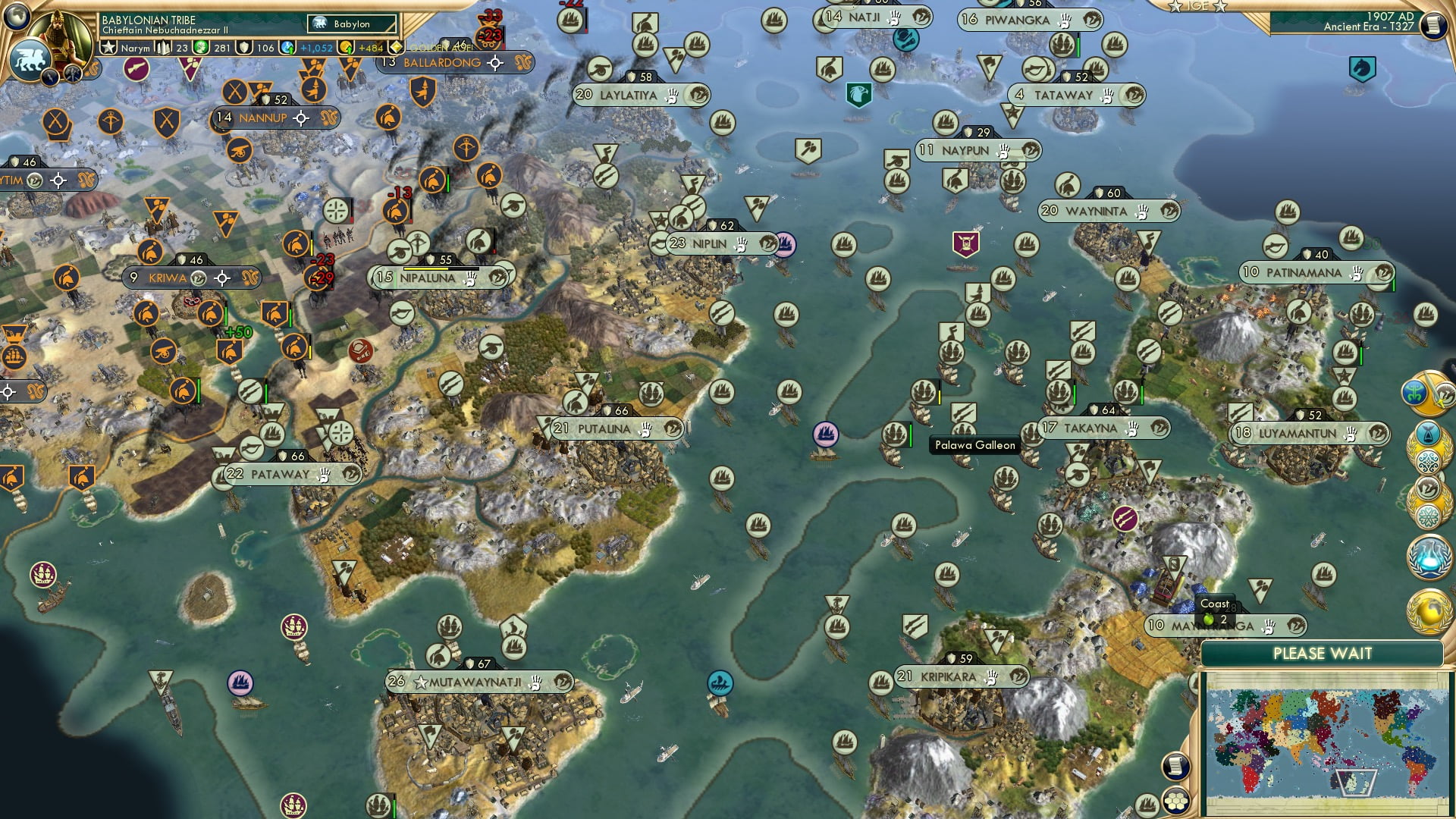This screenshot has width=1456, height=819.
Task: Select the city name MUTAWAYNATJI to open it
Action: [x=478, y=682]
